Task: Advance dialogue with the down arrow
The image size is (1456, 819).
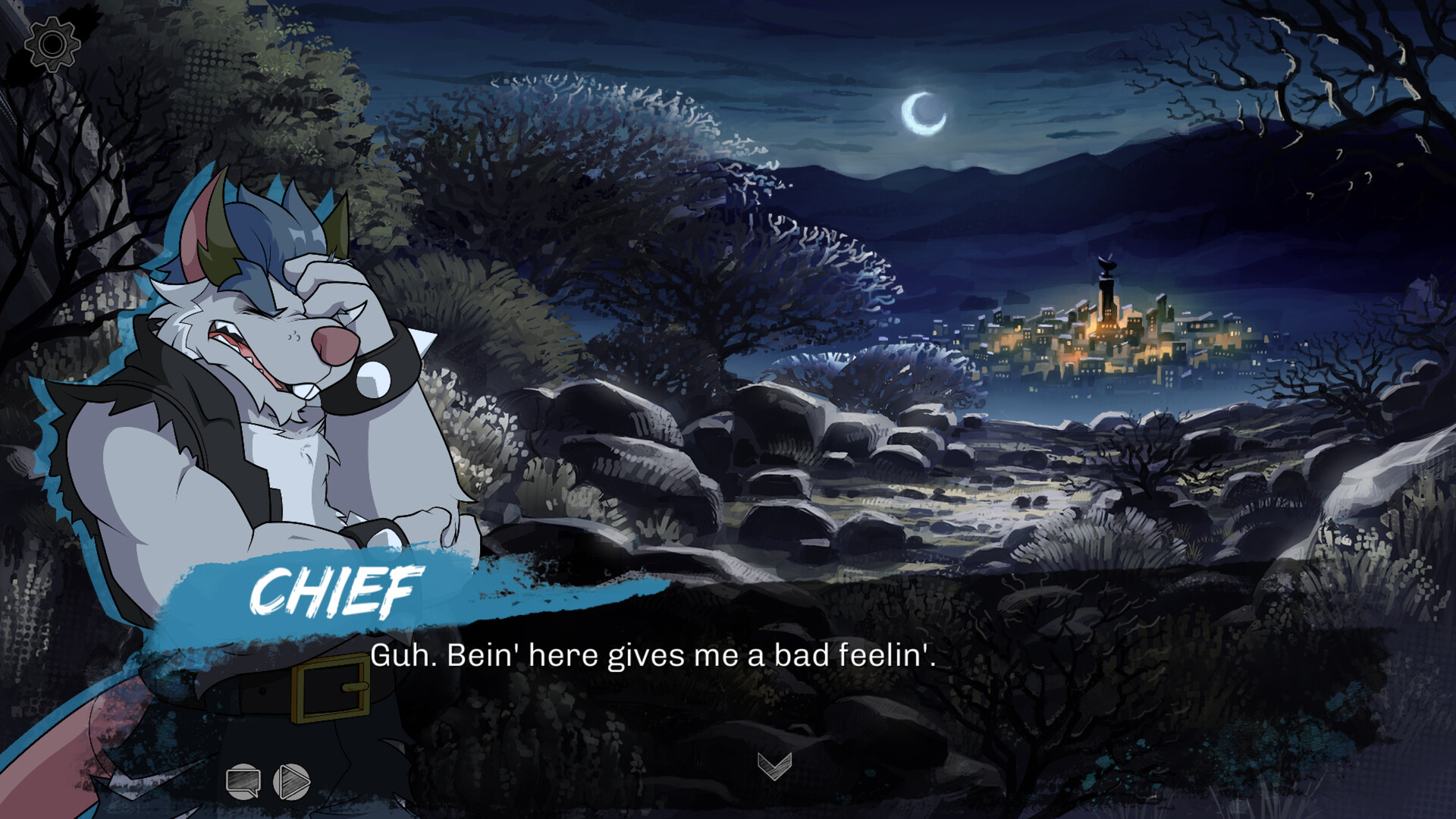Action: tap(774, 766)
